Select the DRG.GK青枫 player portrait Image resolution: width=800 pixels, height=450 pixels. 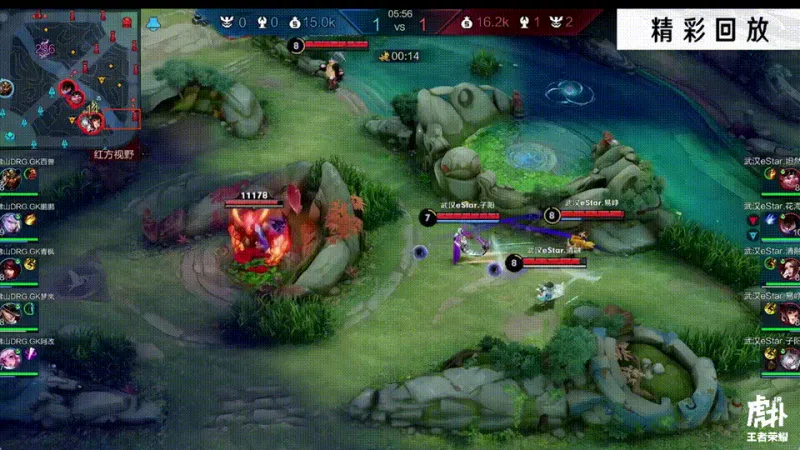(x=11, y=270)
